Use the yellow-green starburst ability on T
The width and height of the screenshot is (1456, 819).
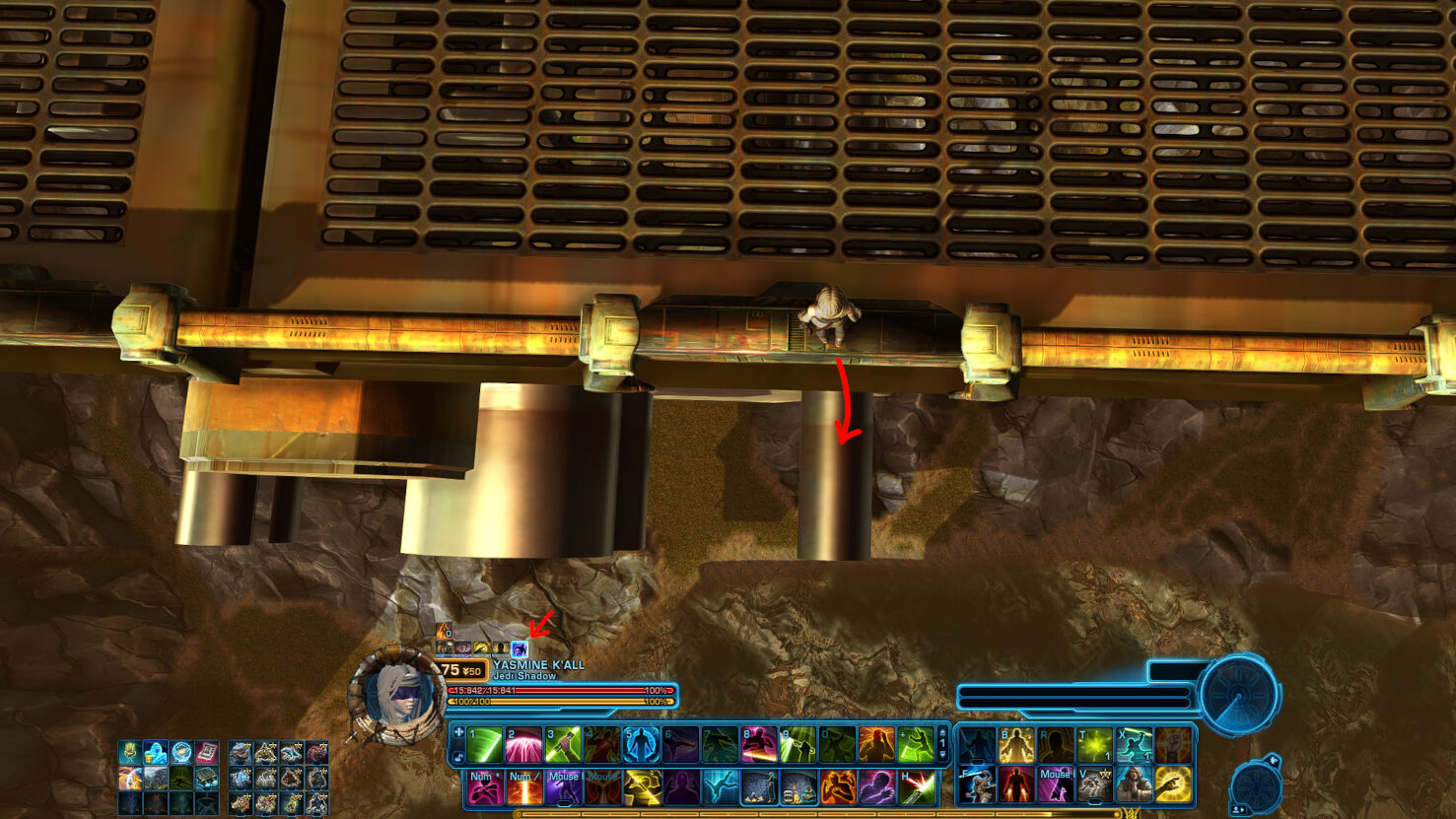1094,745
